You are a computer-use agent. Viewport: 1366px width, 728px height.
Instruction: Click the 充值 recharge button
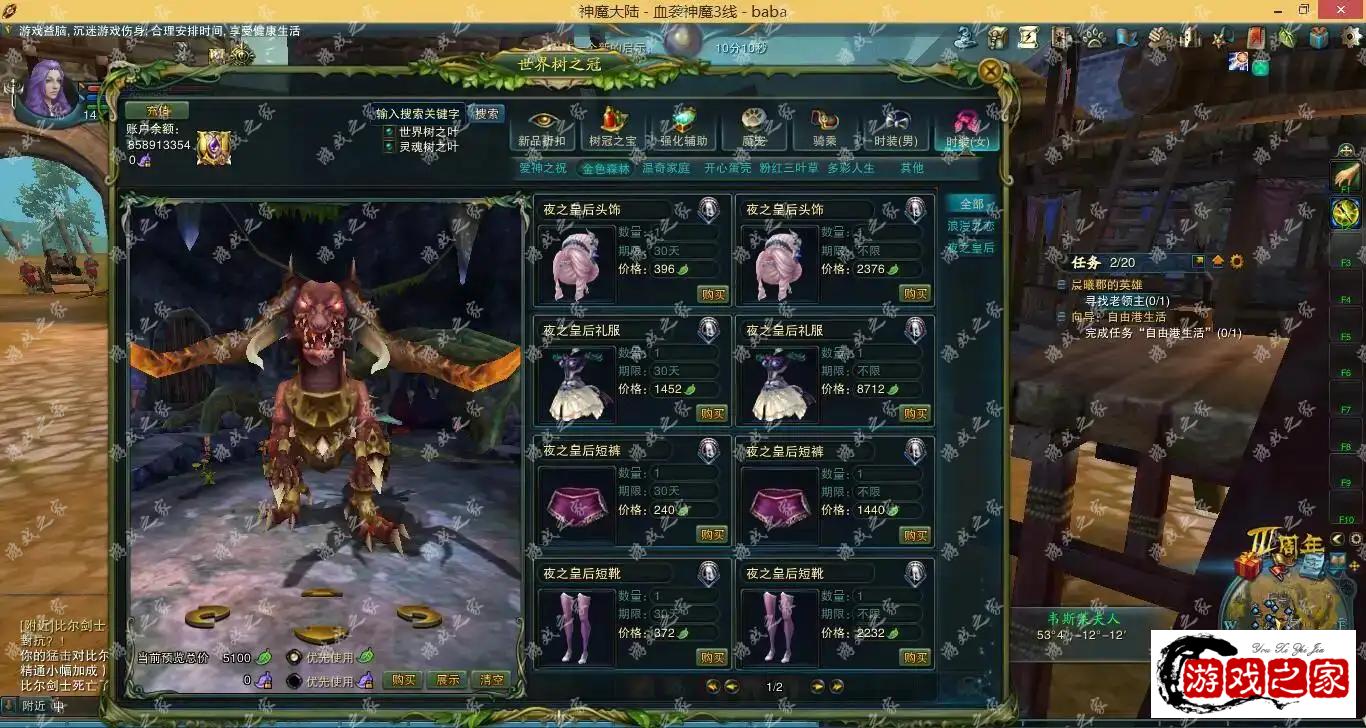156,110
